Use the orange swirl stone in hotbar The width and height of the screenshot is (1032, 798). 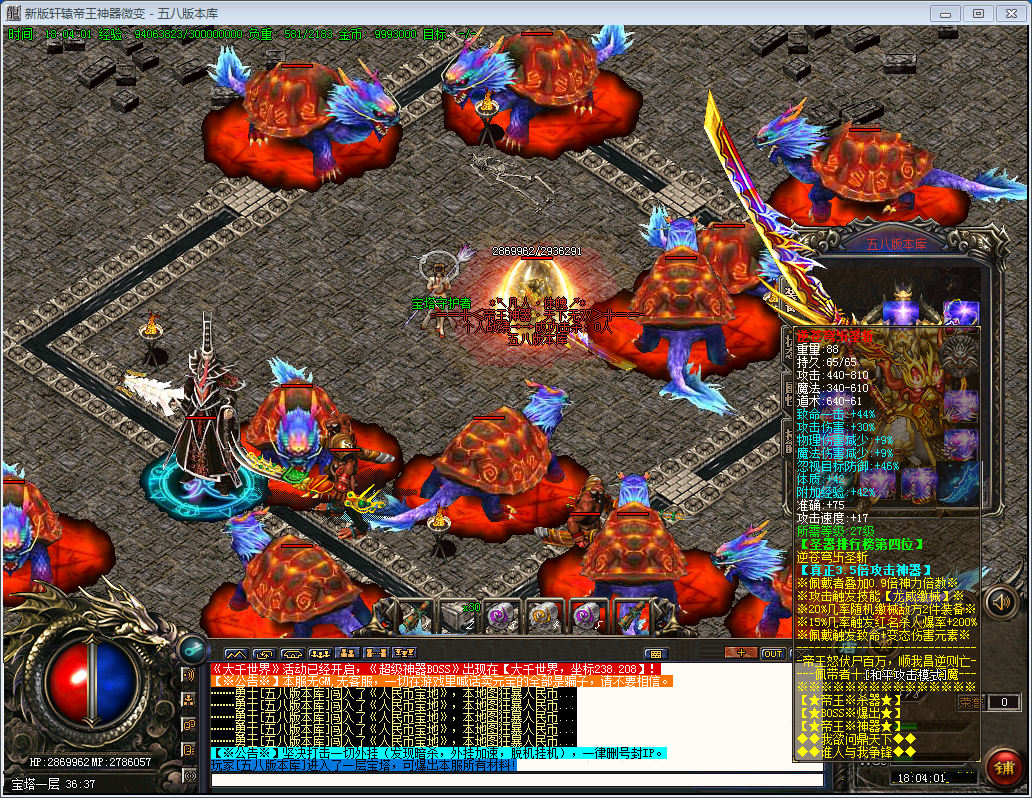(545, 615)
